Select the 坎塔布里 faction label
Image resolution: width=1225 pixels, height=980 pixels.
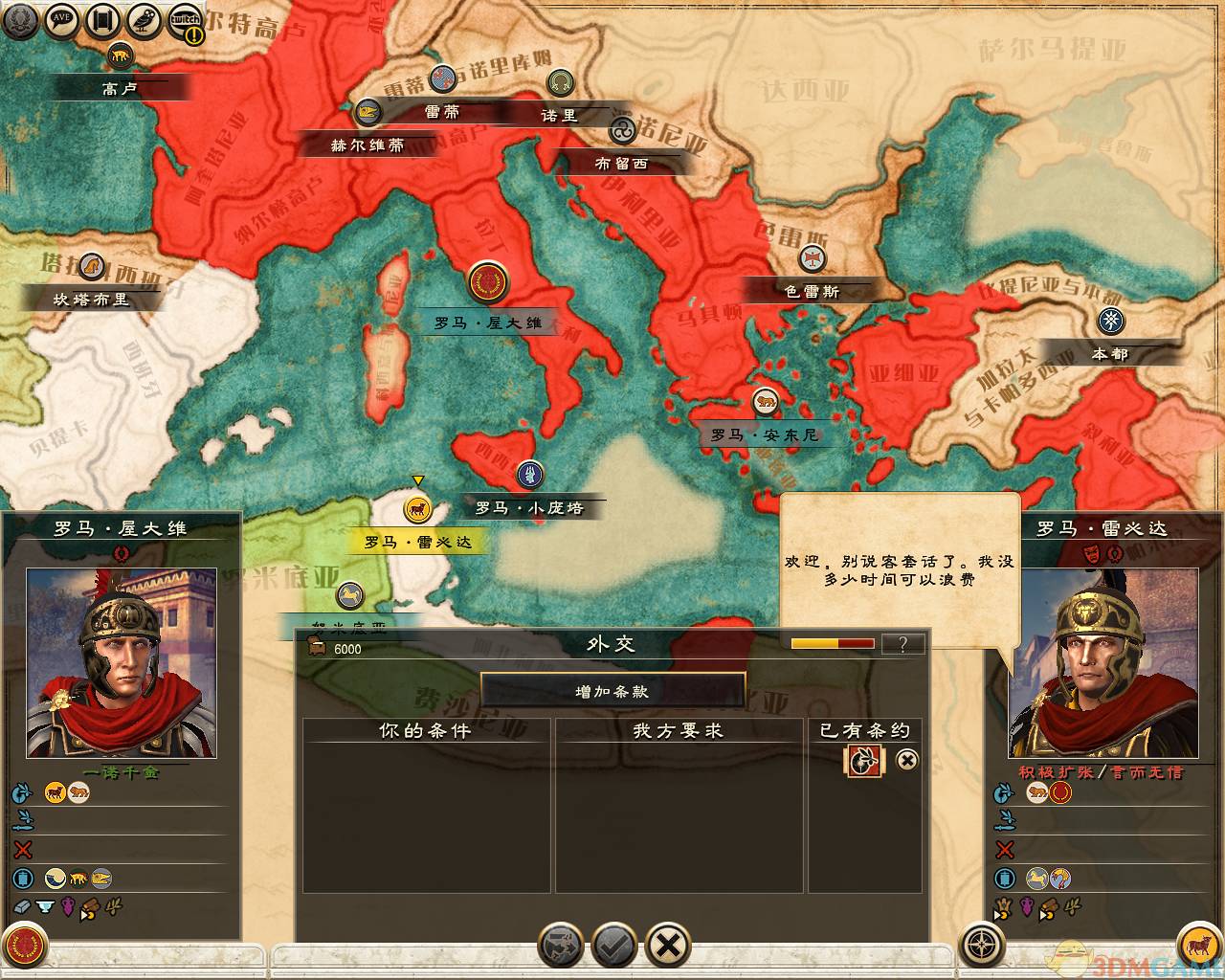click(x=91, y=299)
